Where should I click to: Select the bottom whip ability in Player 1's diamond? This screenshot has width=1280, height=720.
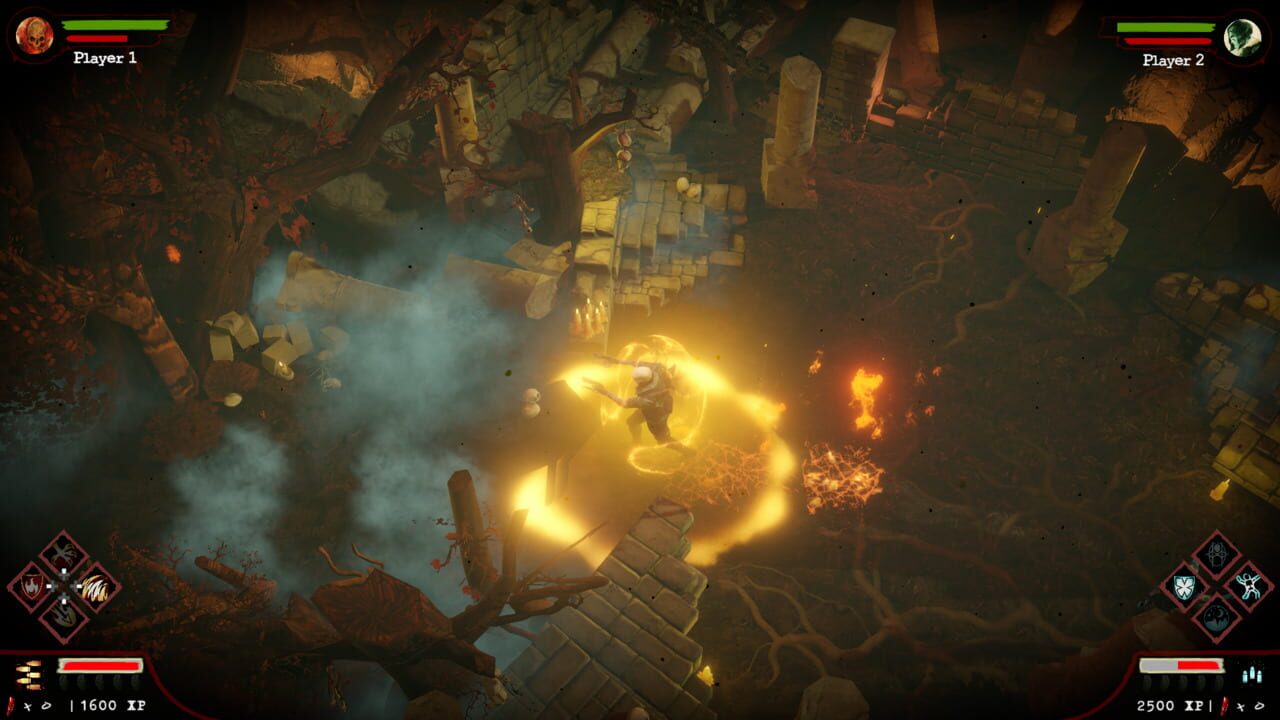tap(65, 617)
